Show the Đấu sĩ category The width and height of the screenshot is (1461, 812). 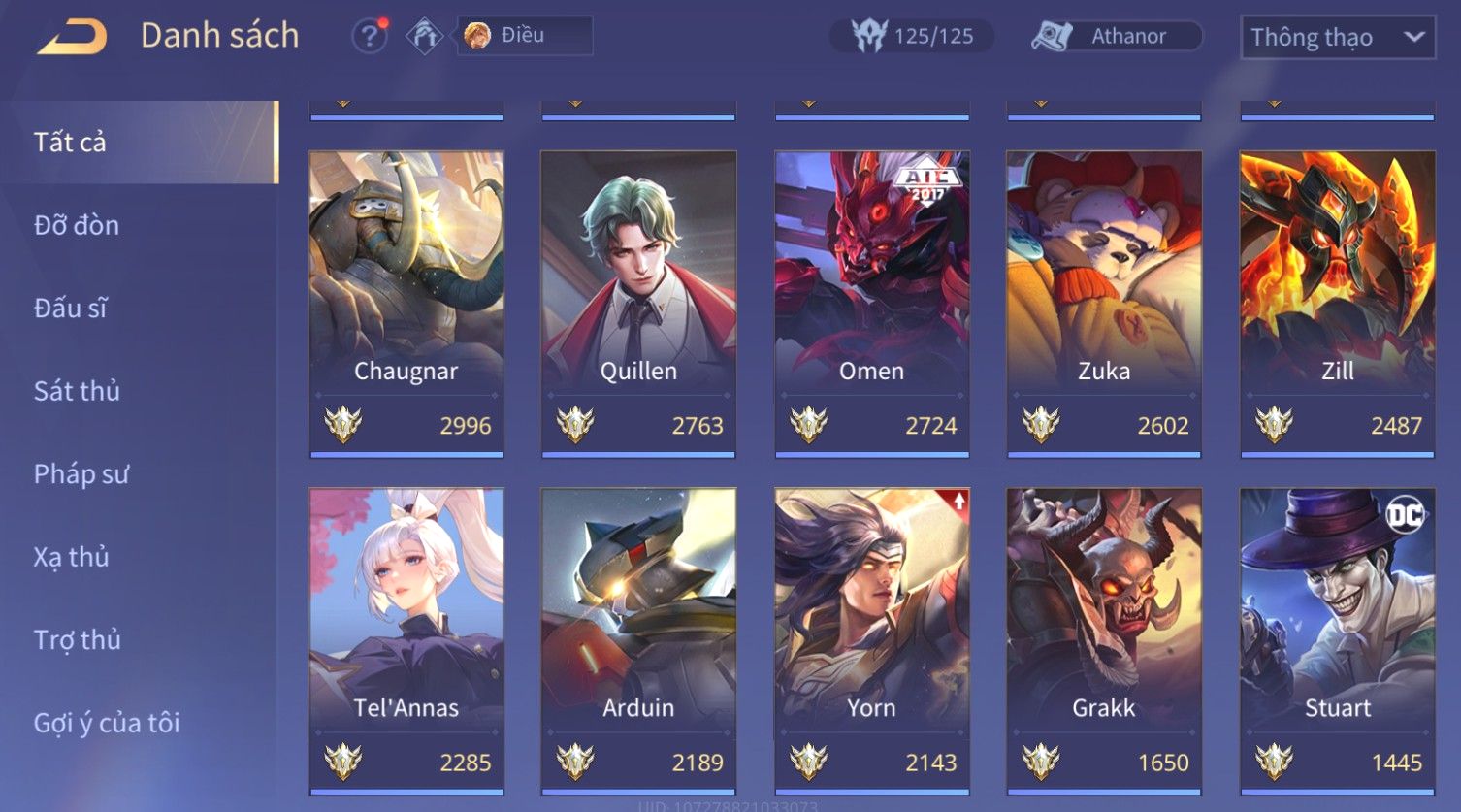[x=70, y=309]
